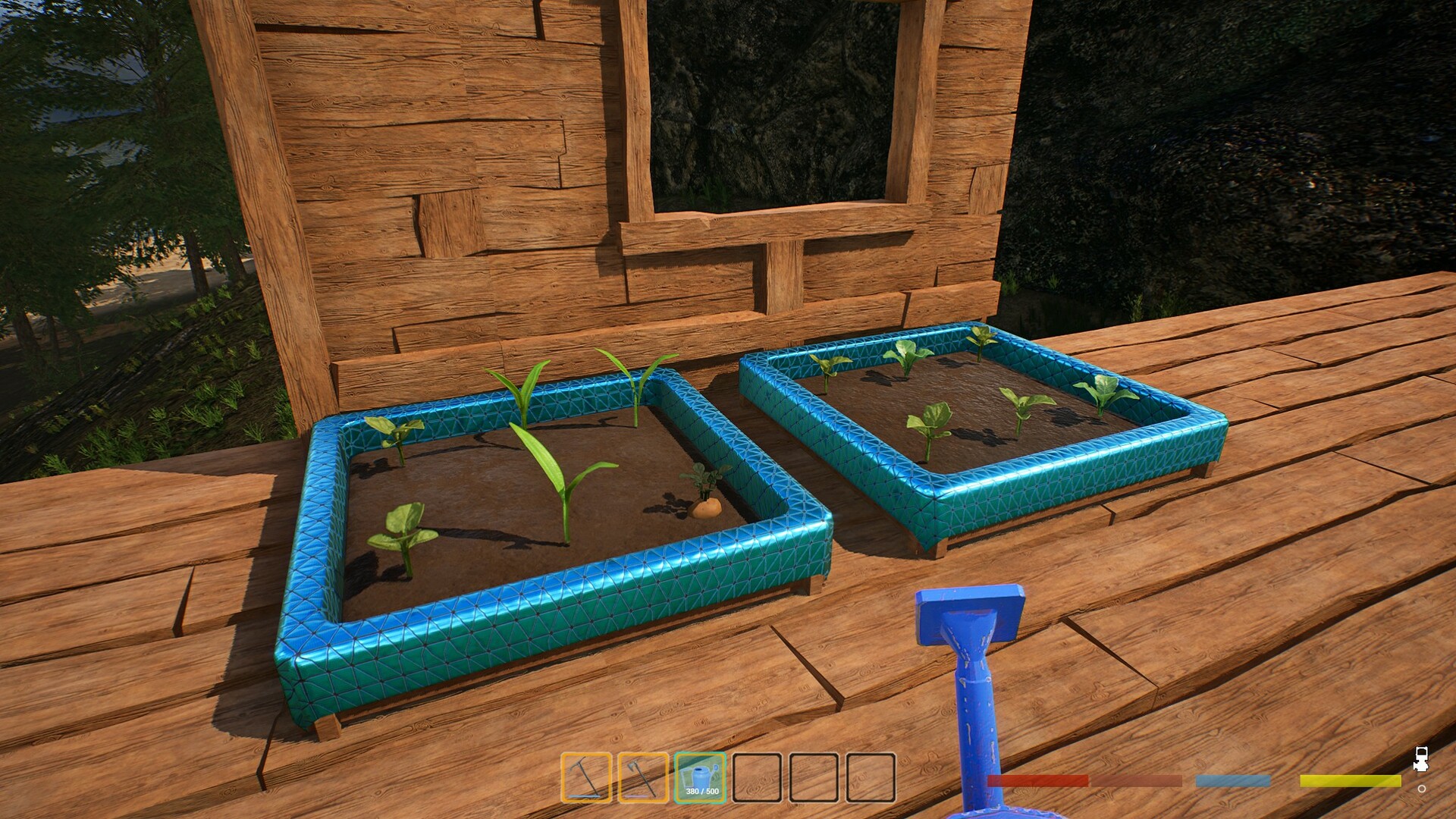Click the small circle indicator near the status bars
Viewport: 1456px width, 819px height.
[x=1423, y=789]
